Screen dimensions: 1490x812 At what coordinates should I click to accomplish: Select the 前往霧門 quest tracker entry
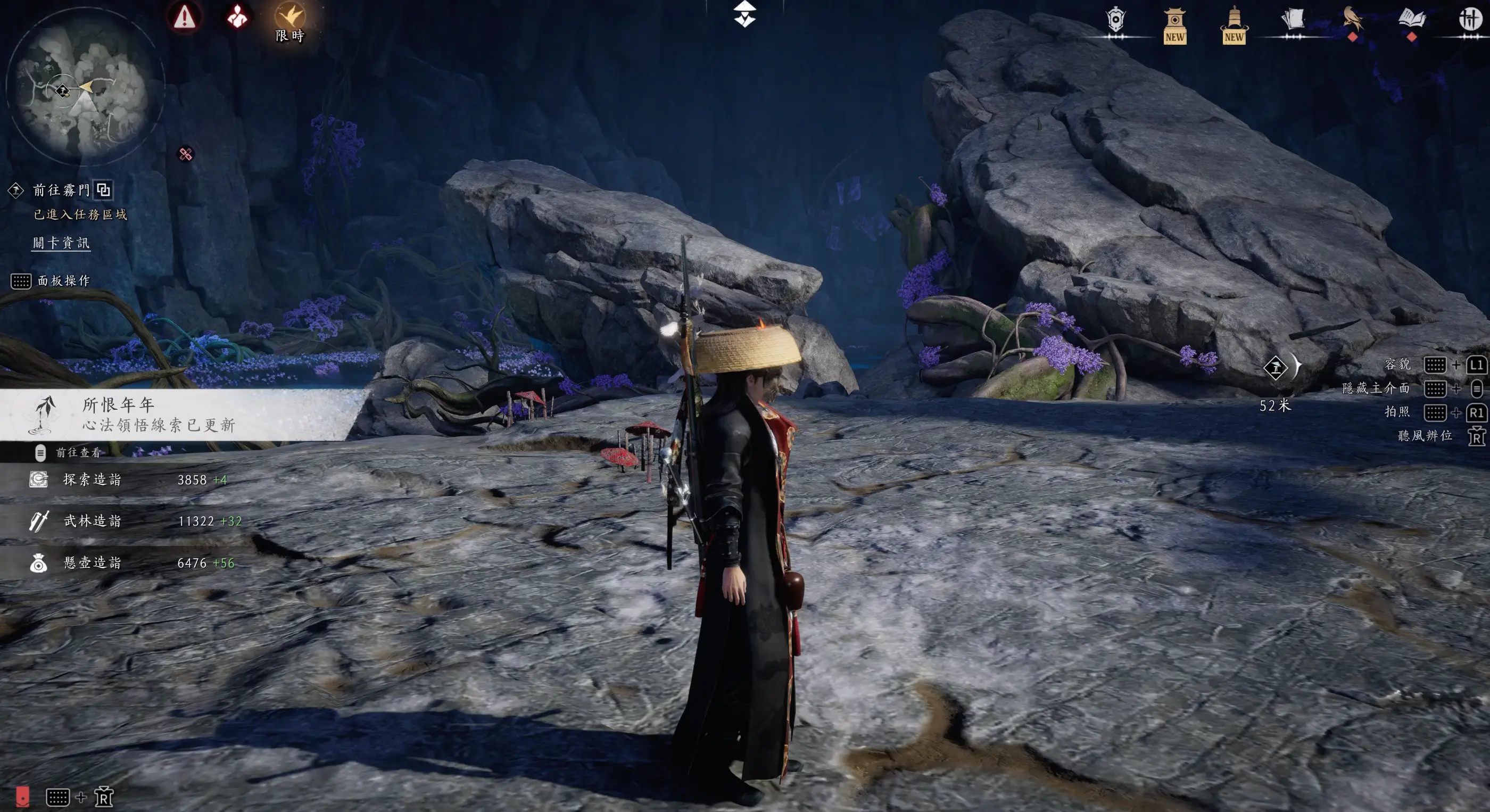point(61,190)
